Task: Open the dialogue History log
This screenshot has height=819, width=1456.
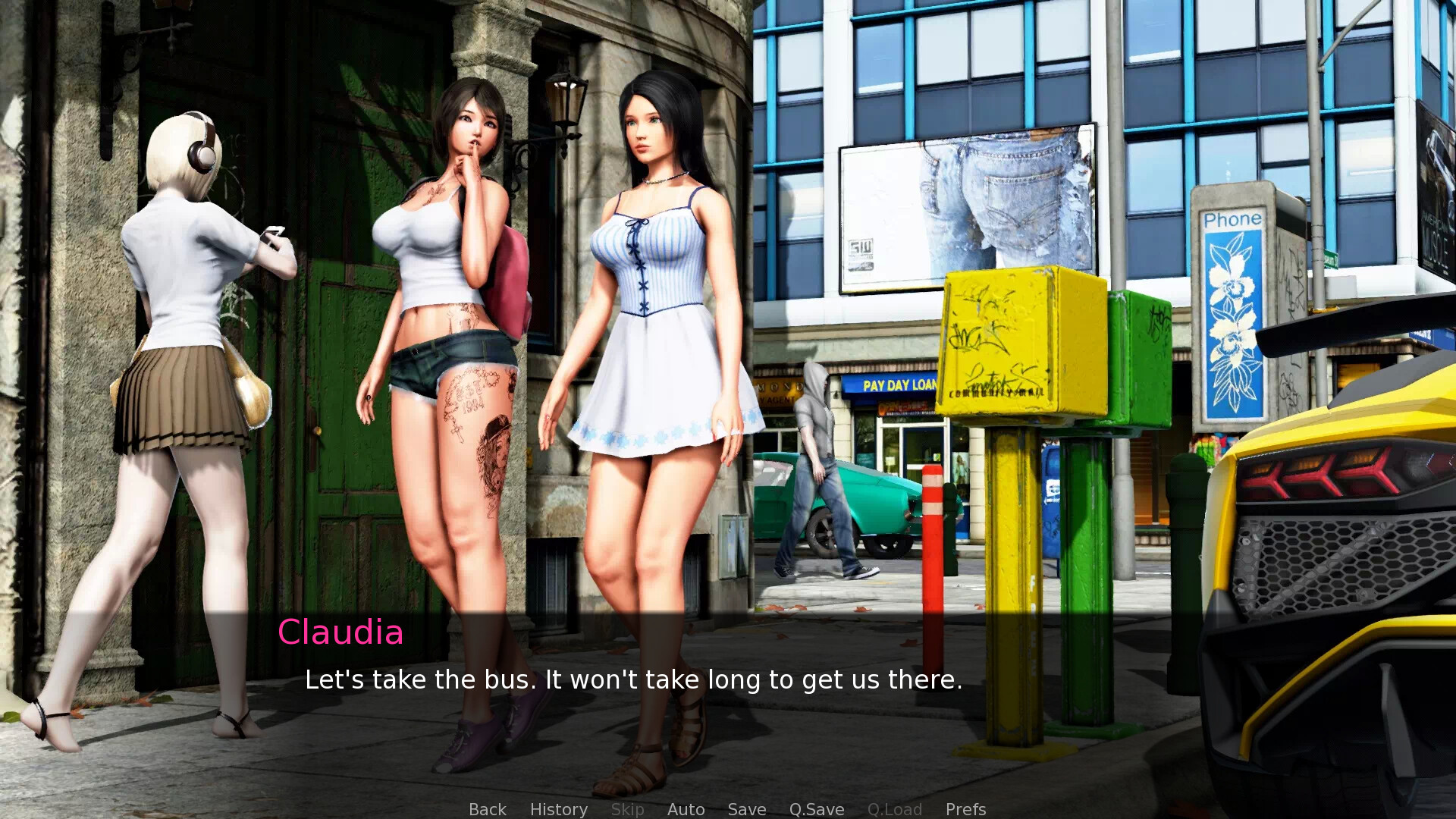Action: pyautogui.click(x=558, y=809)
